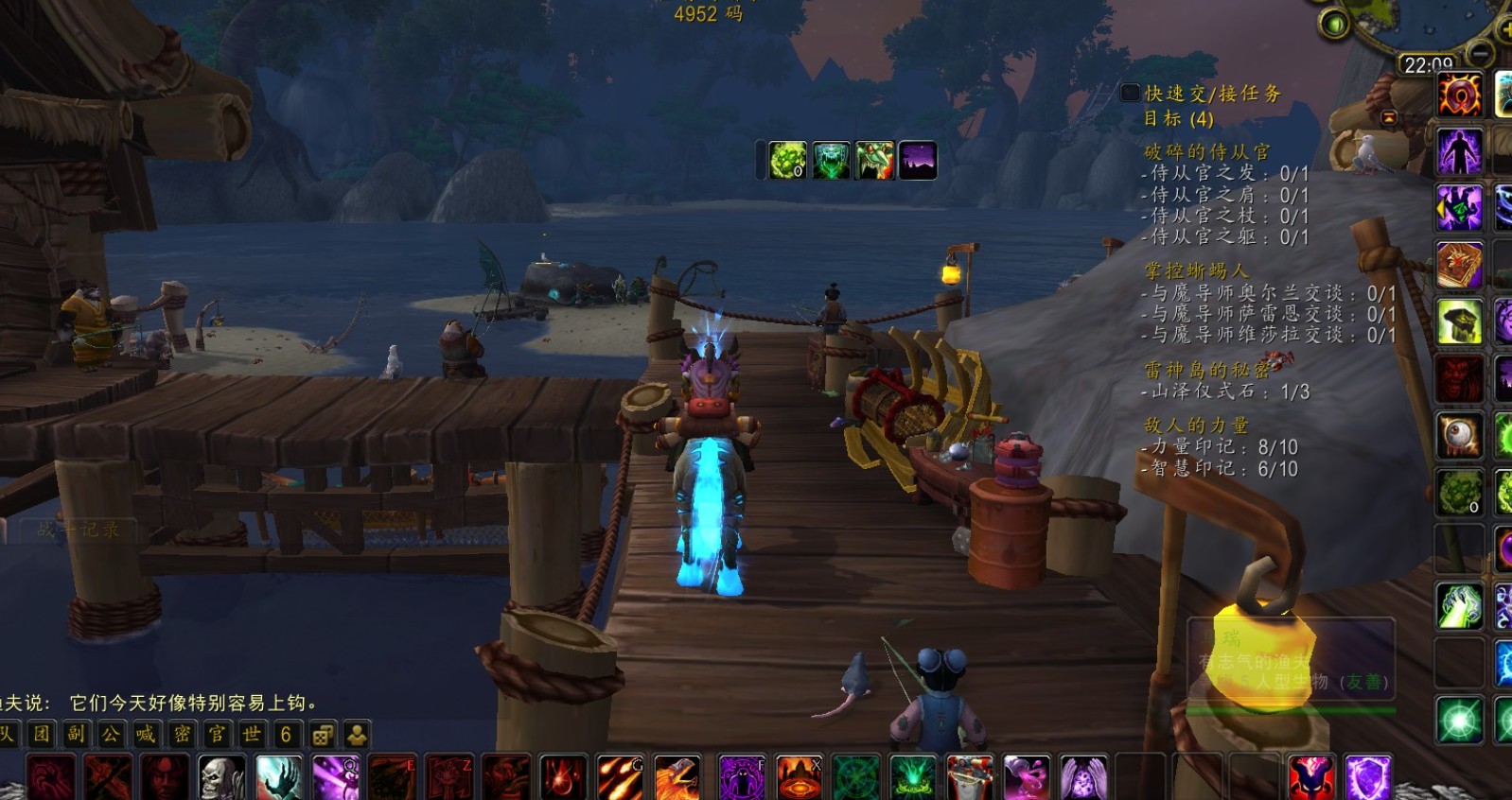
Task: Open the 破碎的侍从官 quest entry
Action: click(x=1206, y=151)
